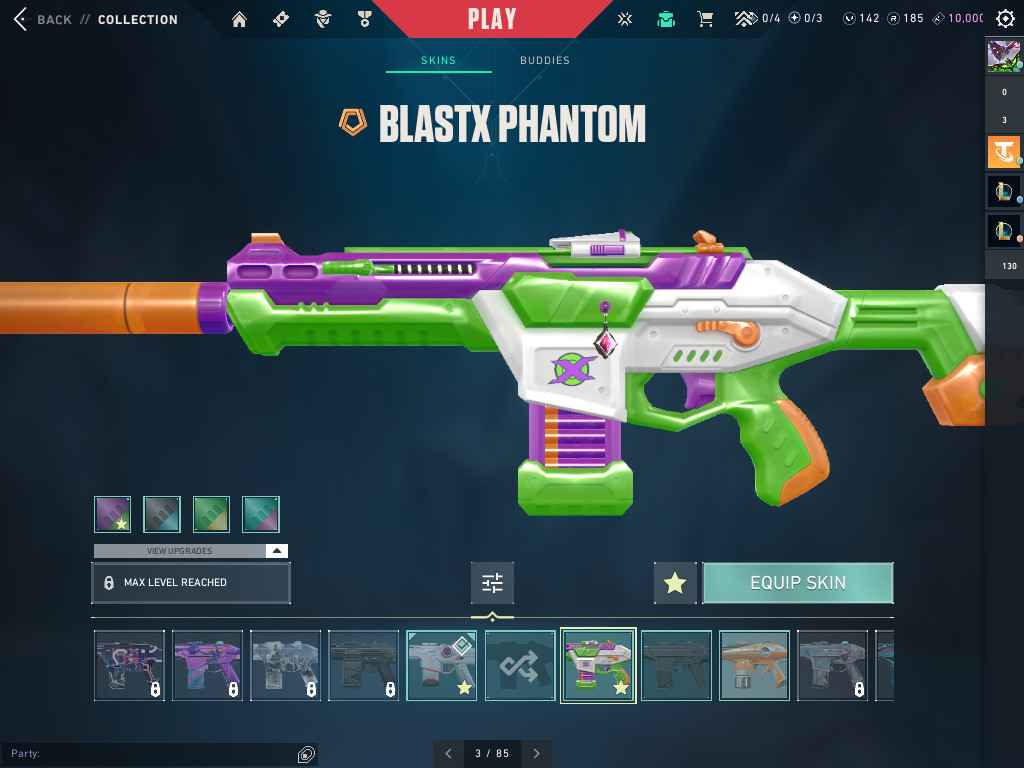Switch to the Buddies tab
1024x768 pixels.
(544, 60)
